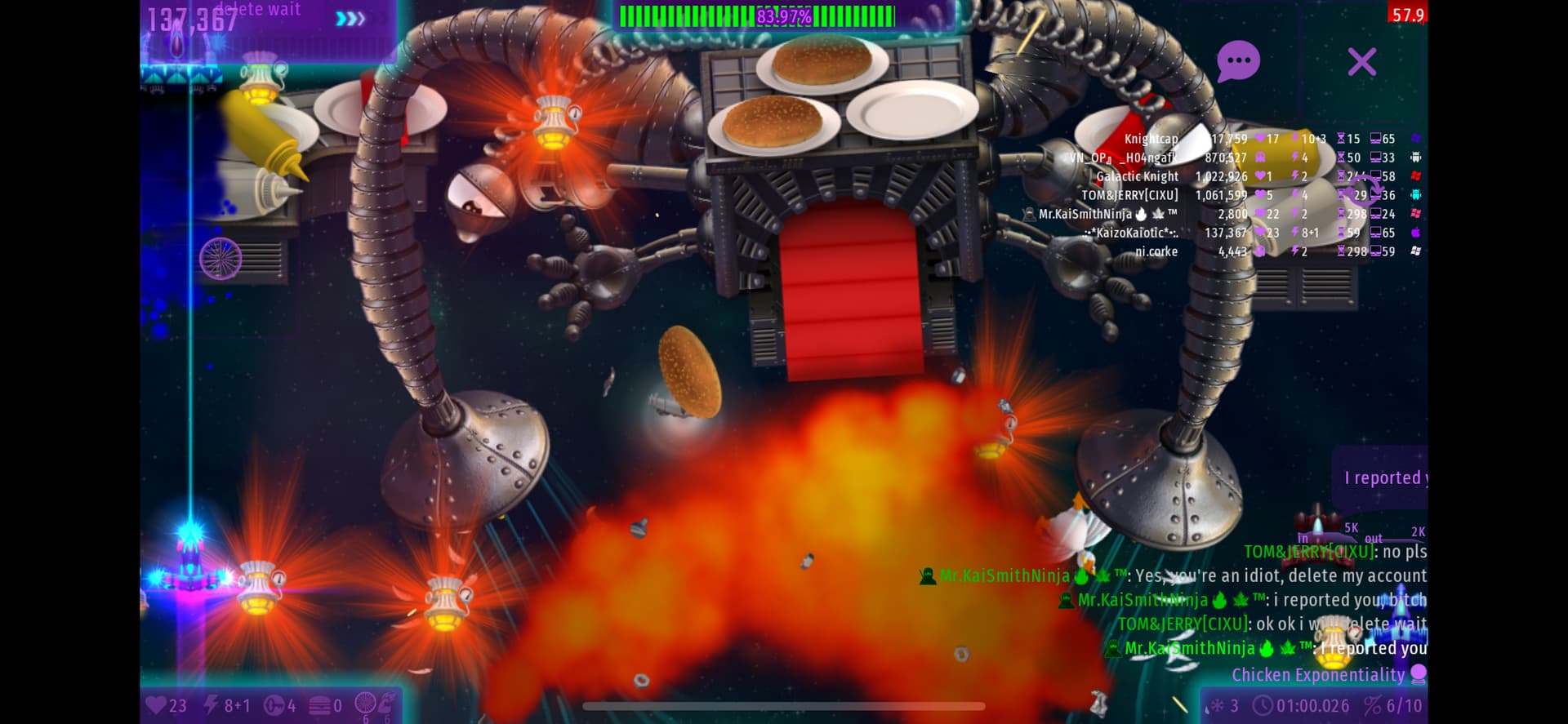The width and height of the screenshot is (1568, 724).
Task: Tap the triple-arrow speed indicator
Action: coord(350,18)
